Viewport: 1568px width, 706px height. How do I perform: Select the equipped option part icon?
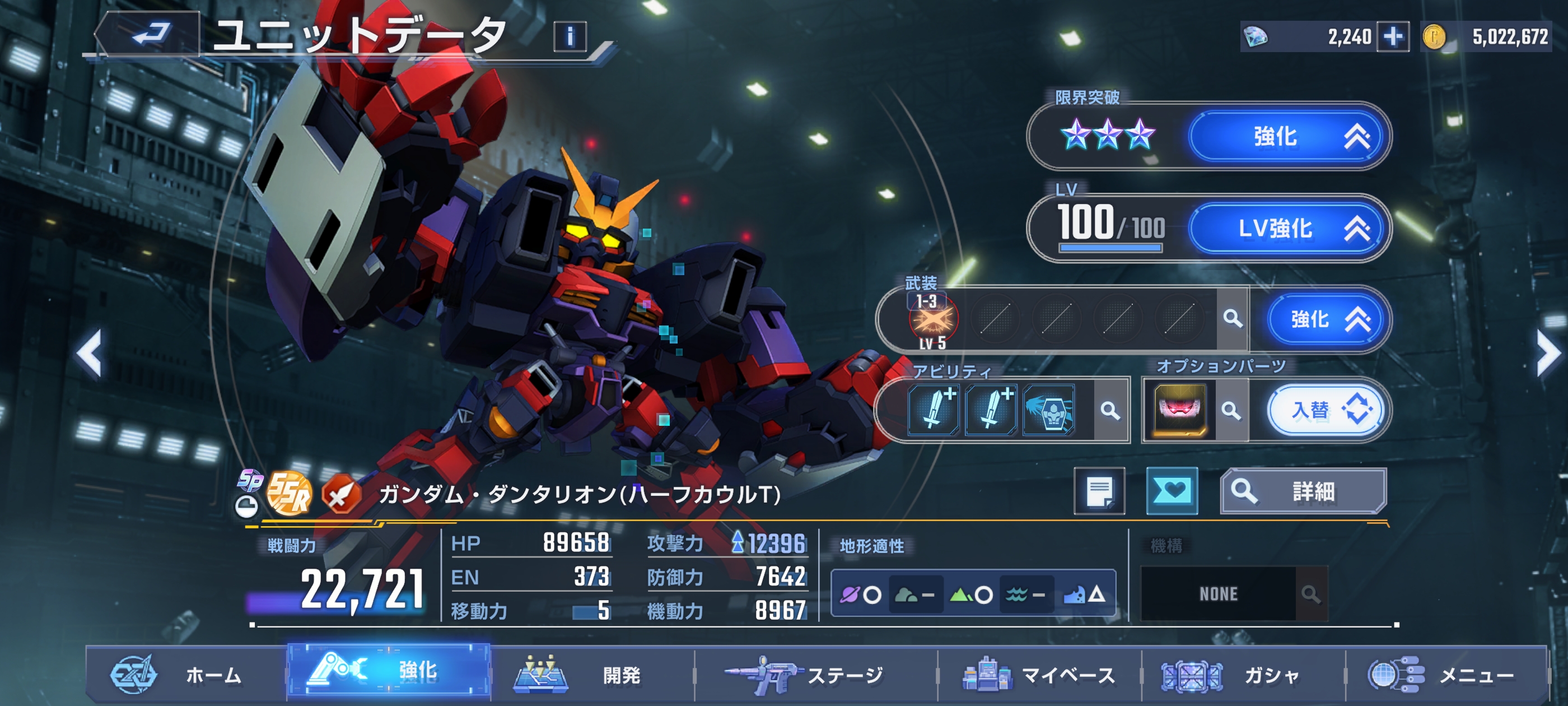(1180, 410)
